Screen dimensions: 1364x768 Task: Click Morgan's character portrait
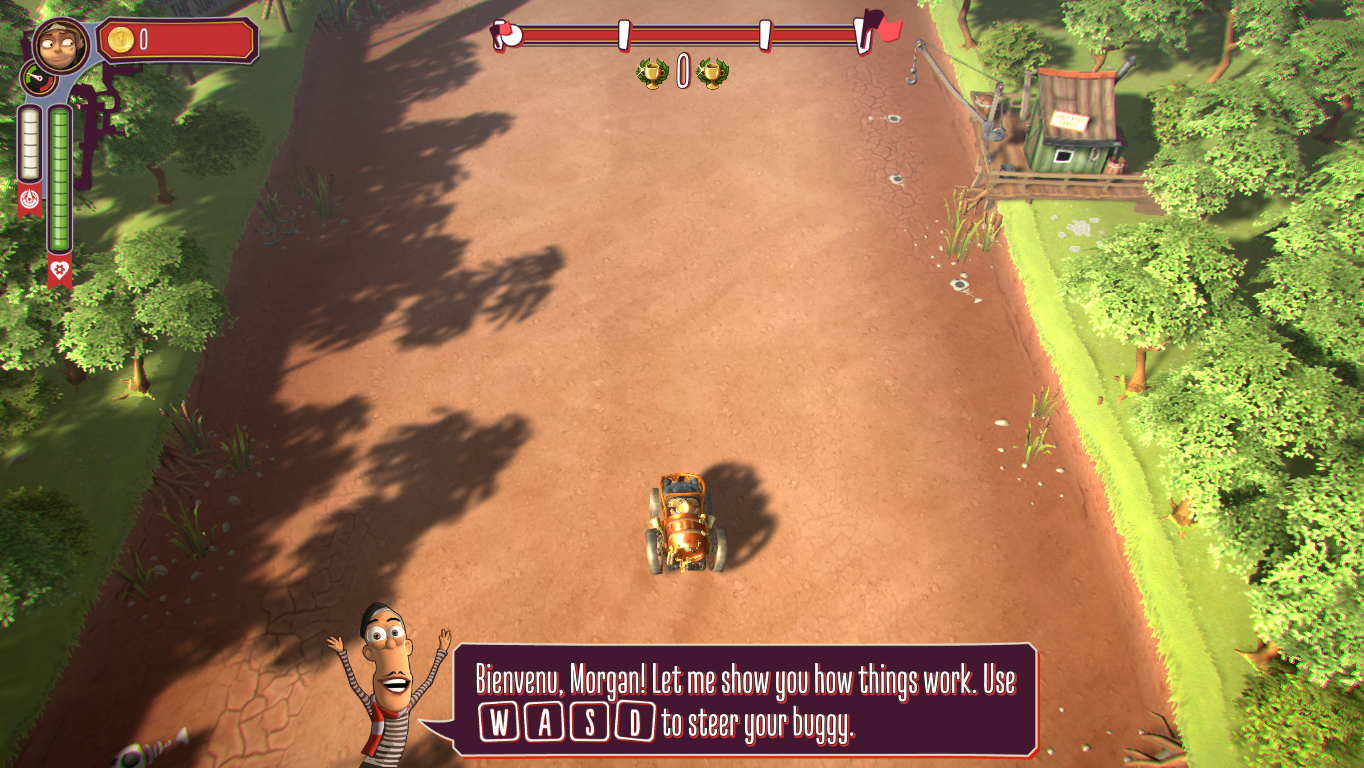pos(60,43)
